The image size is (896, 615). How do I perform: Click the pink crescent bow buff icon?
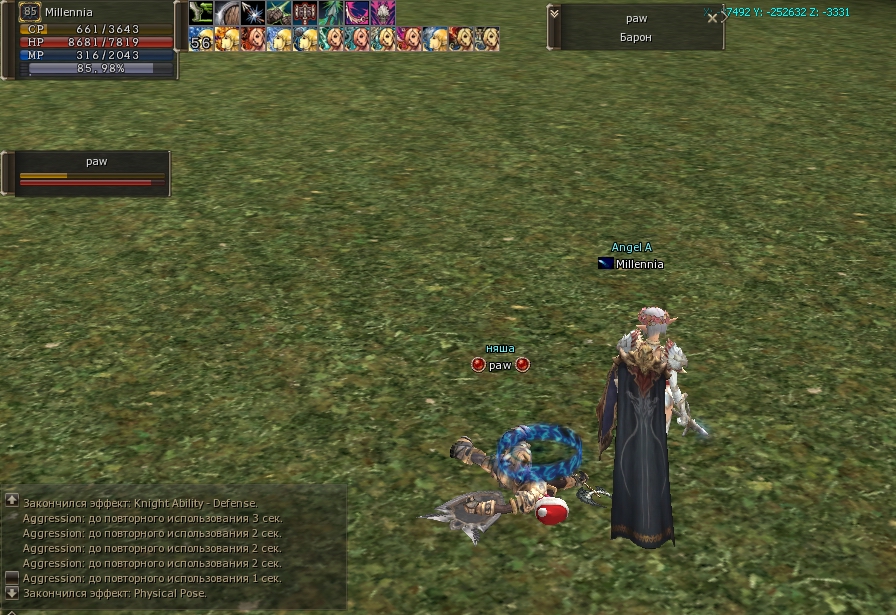pos(357,13)
